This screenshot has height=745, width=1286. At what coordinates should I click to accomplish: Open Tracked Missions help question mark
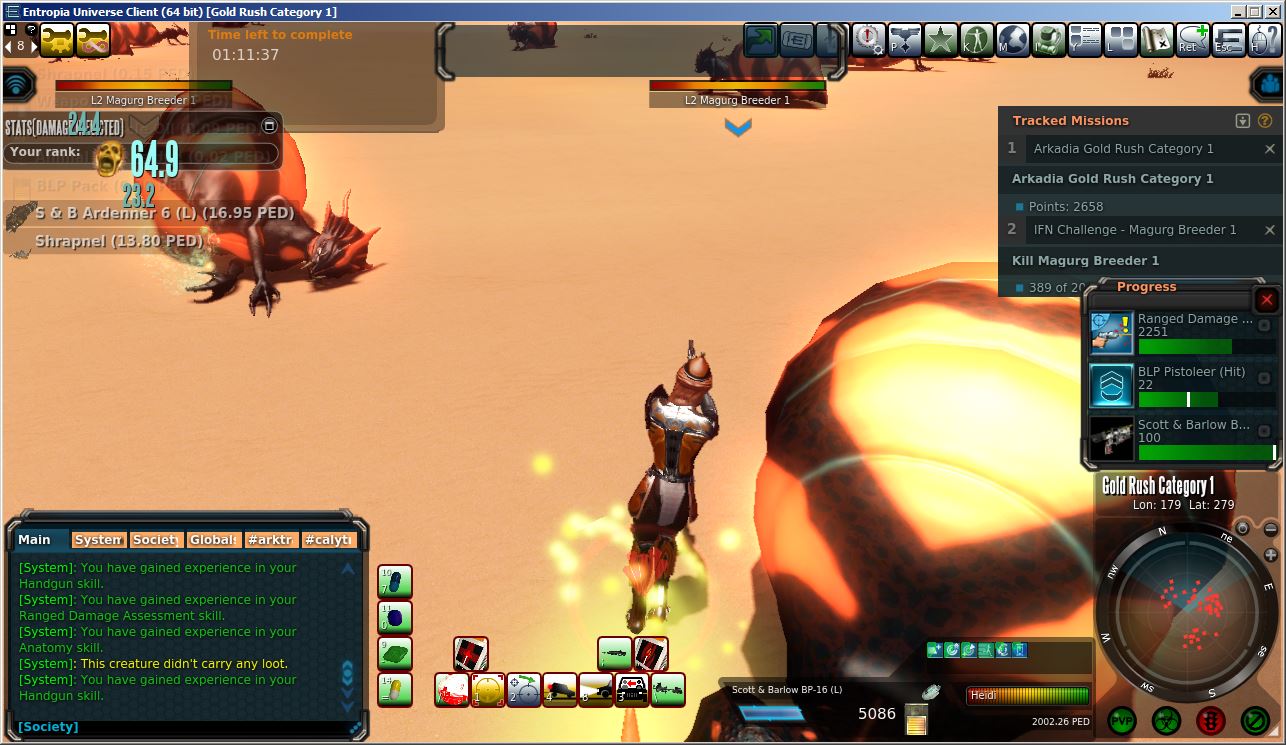pyautogui.click(x=1264, y=121)
